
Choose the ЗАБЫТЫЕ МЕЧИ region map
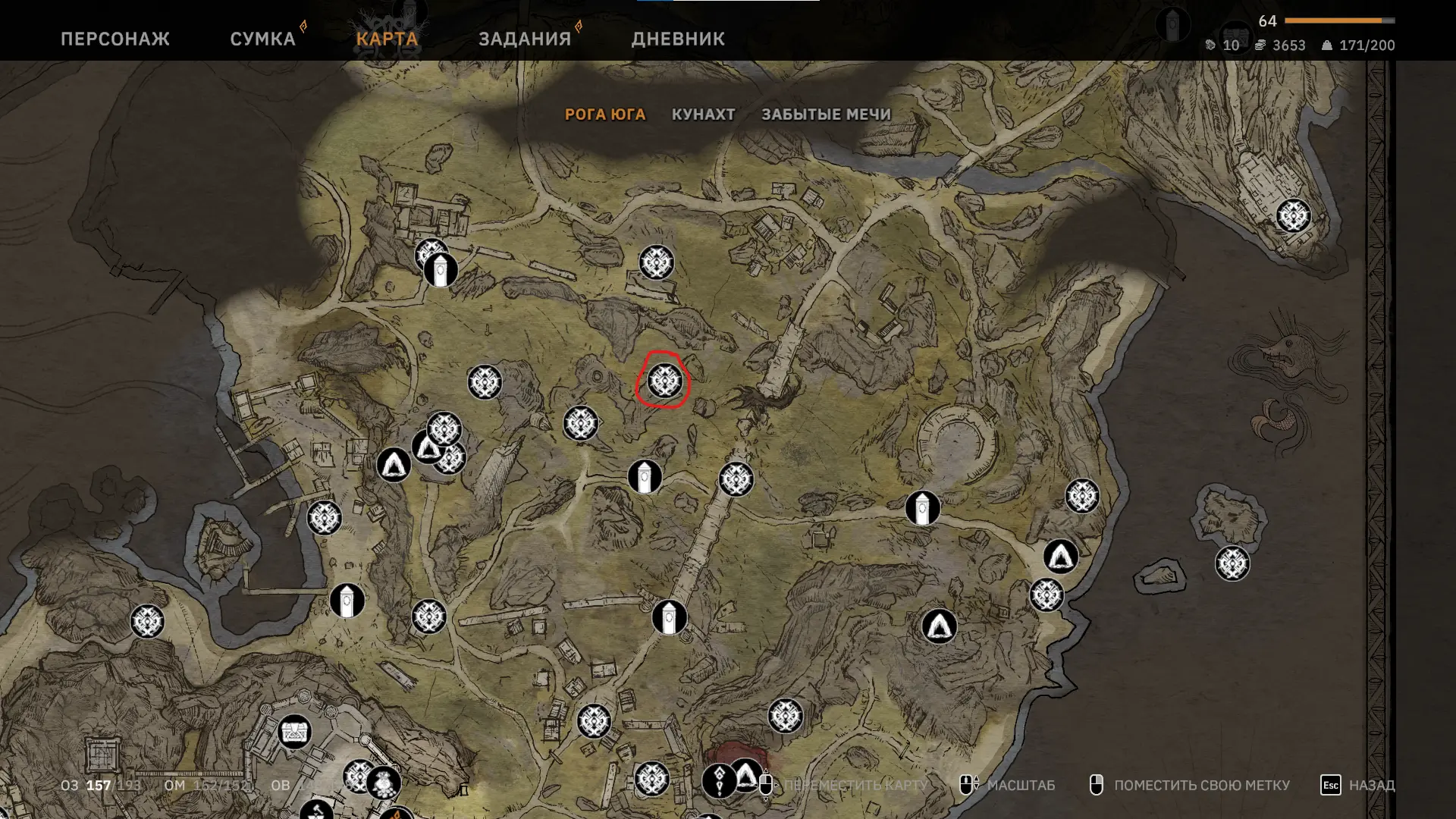click(826, 115)
